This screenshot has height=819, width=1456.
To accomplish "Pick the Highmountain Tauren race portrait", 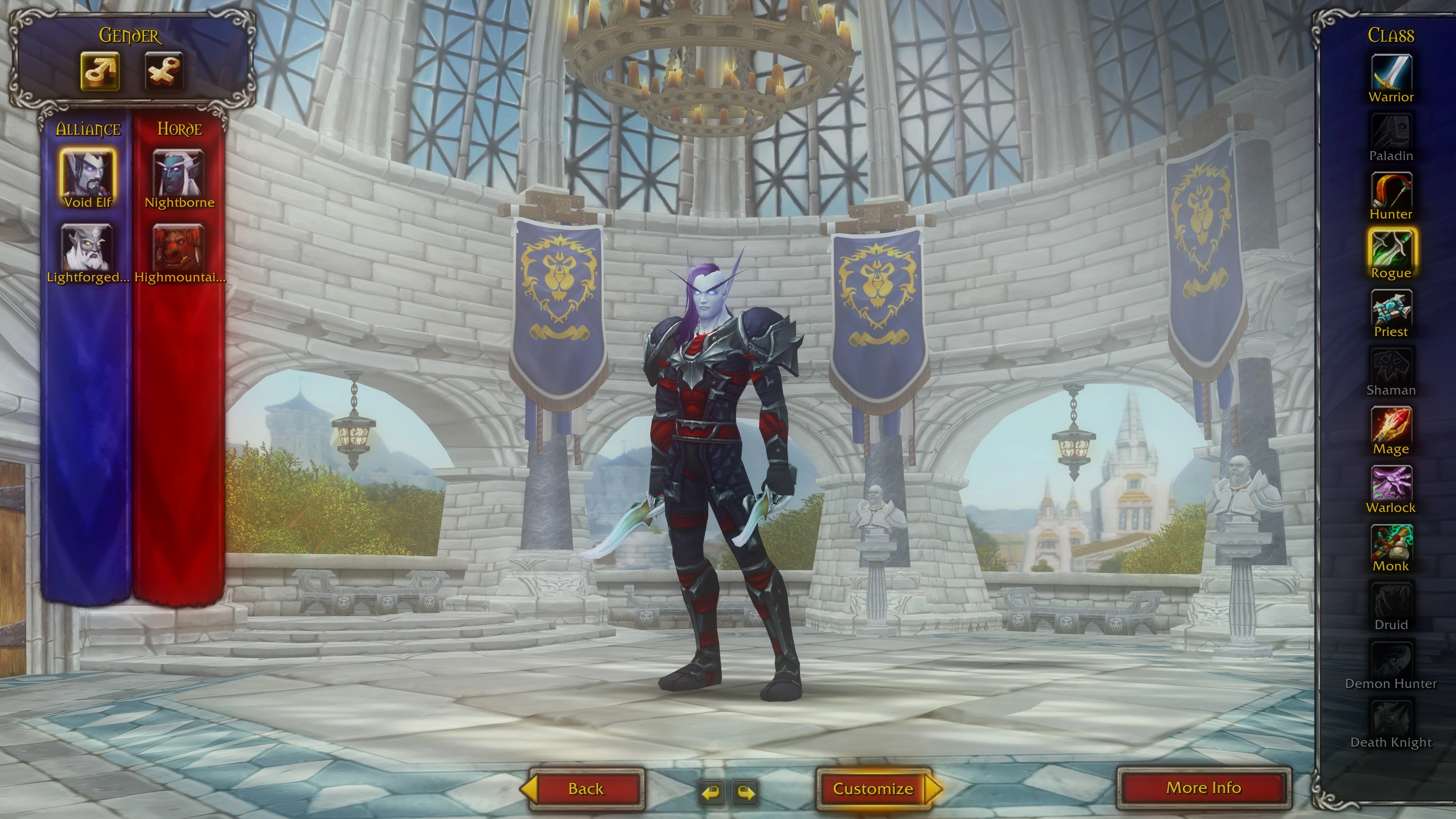I will click(179, 248).
